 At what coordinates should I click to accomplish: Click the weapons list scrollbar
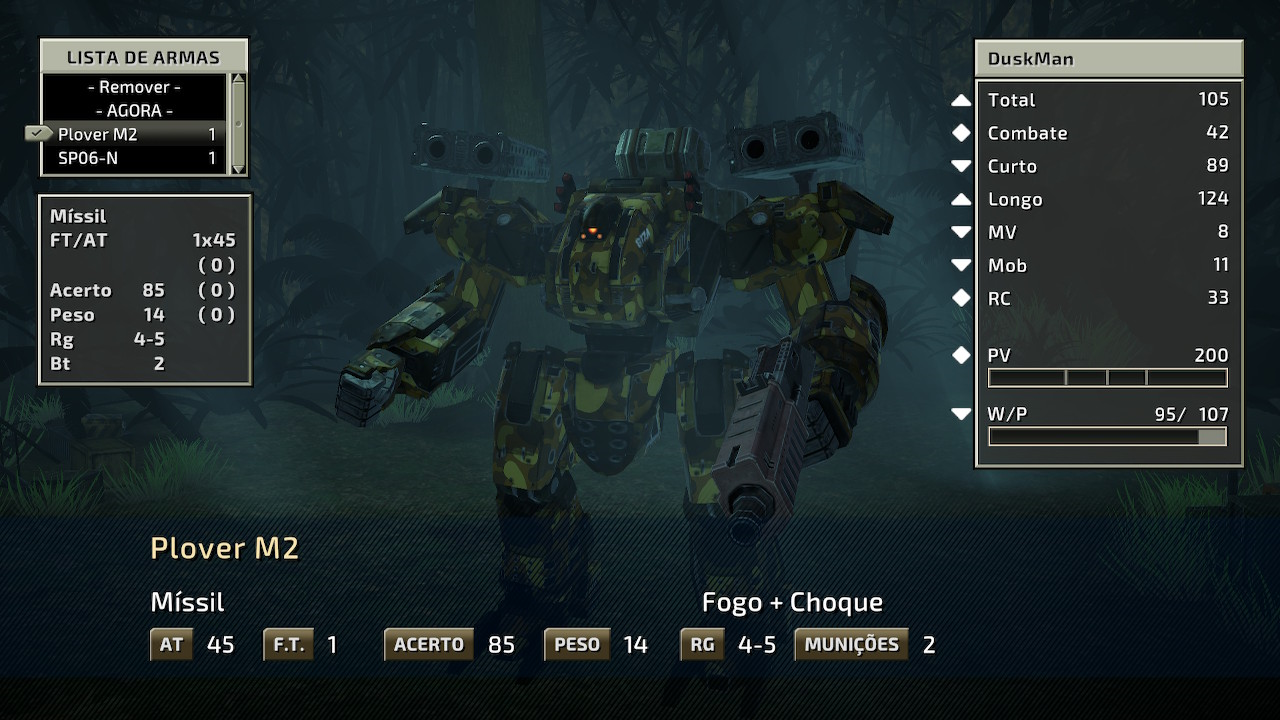click(x=238, y=122)
